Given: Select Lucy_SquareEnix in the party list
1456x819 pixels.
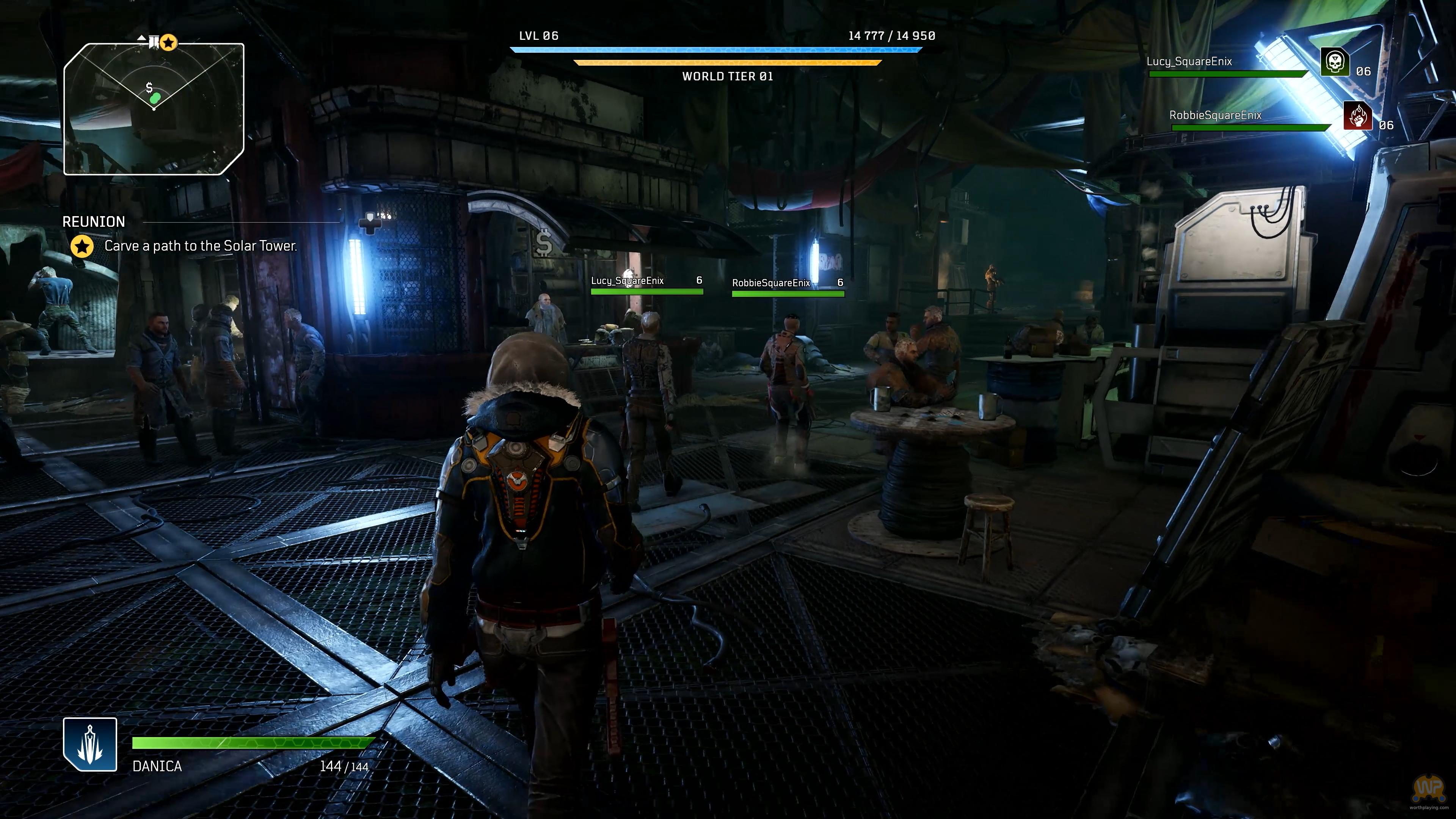Looking at the screenshot, I should point(1189,61).
